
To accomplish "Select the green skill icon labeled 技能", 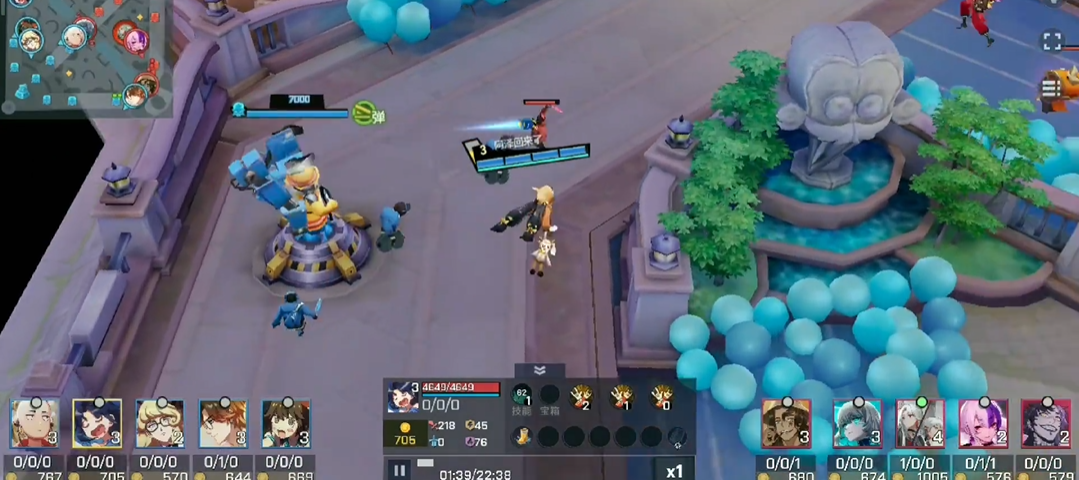I will point(521,396).
